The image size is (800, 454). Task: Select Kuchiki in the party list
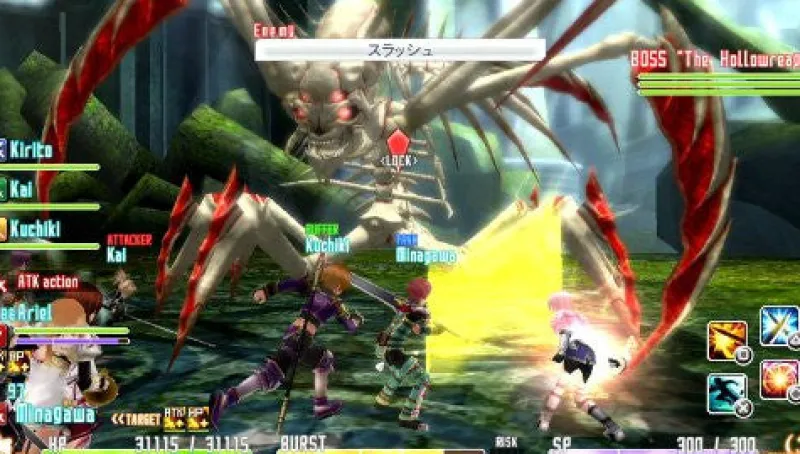tap(38, 228)
